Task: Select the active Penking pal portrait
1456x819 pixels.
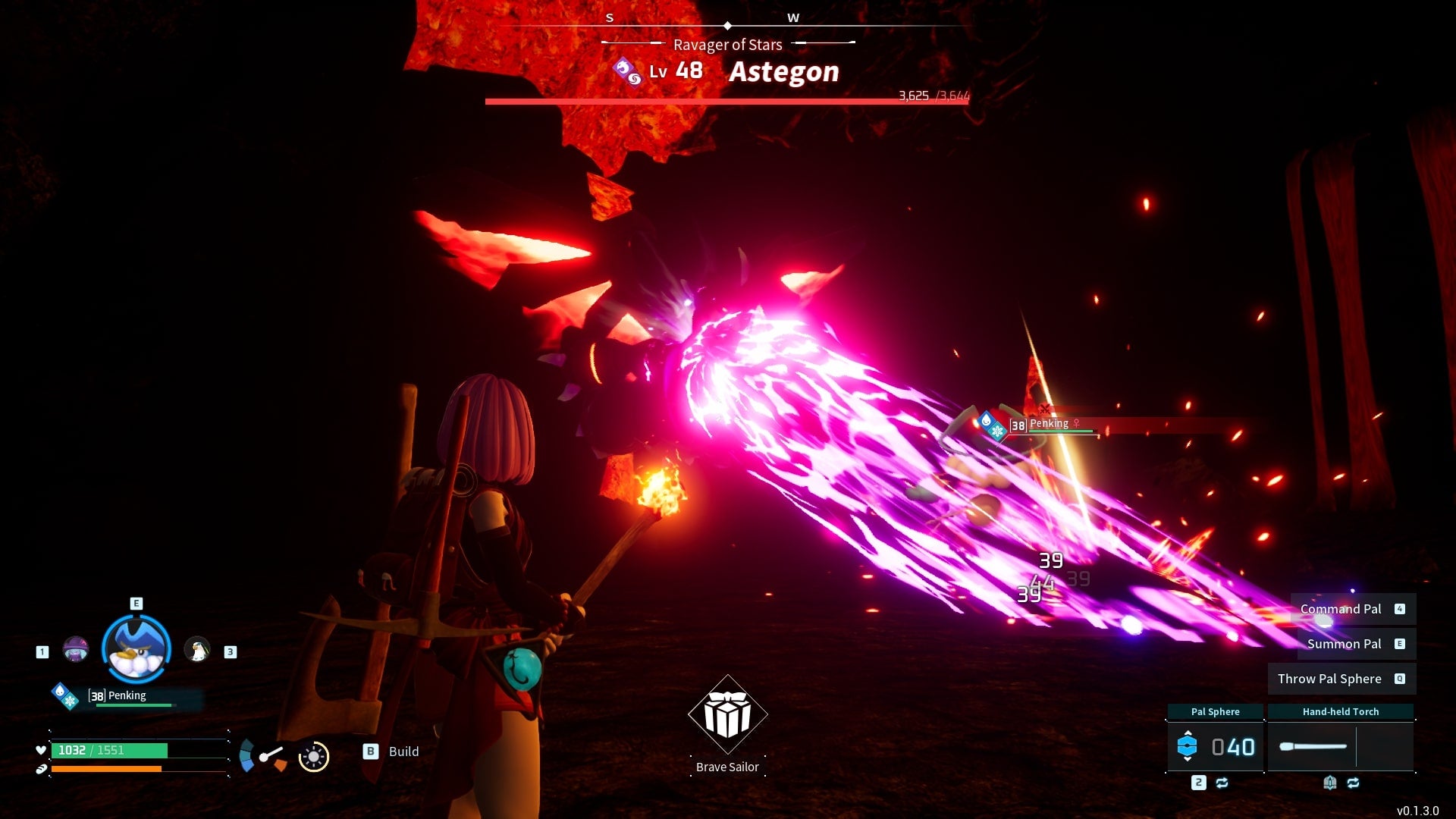Action: pos(136,648)
